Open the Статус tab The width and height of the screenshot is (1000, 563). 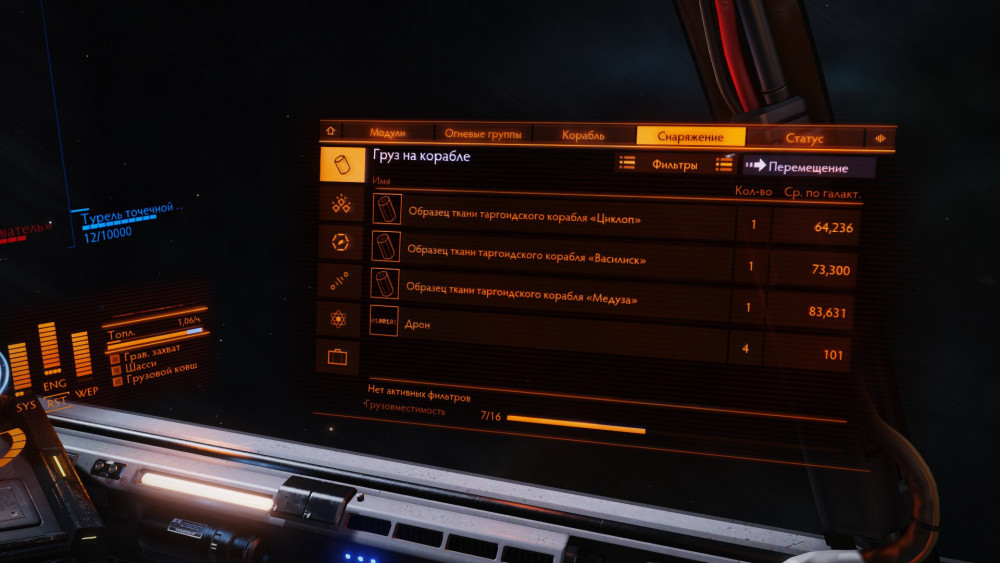(804, 138)
